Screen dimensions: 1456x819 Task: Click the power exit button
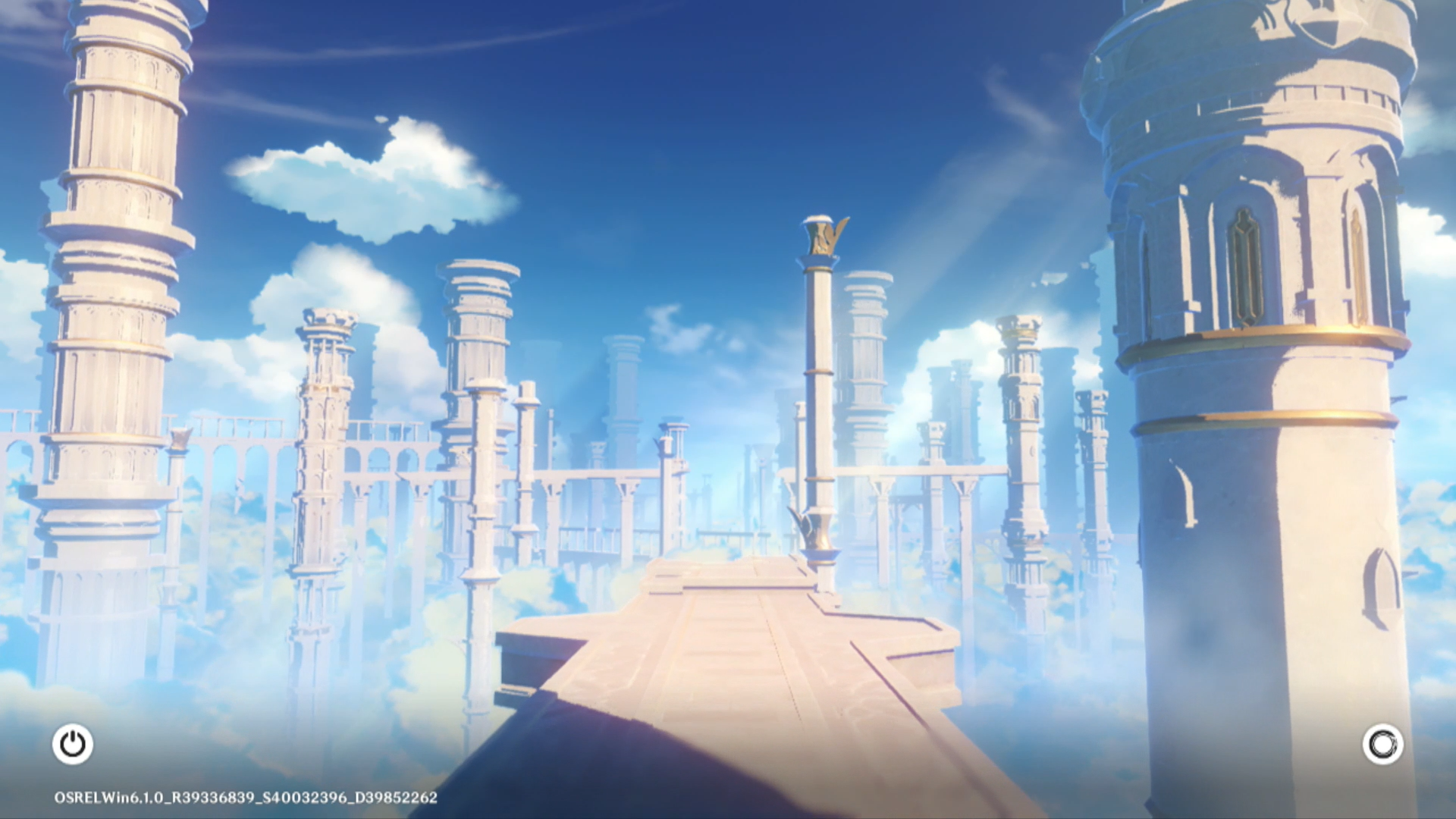pos(73,744)
